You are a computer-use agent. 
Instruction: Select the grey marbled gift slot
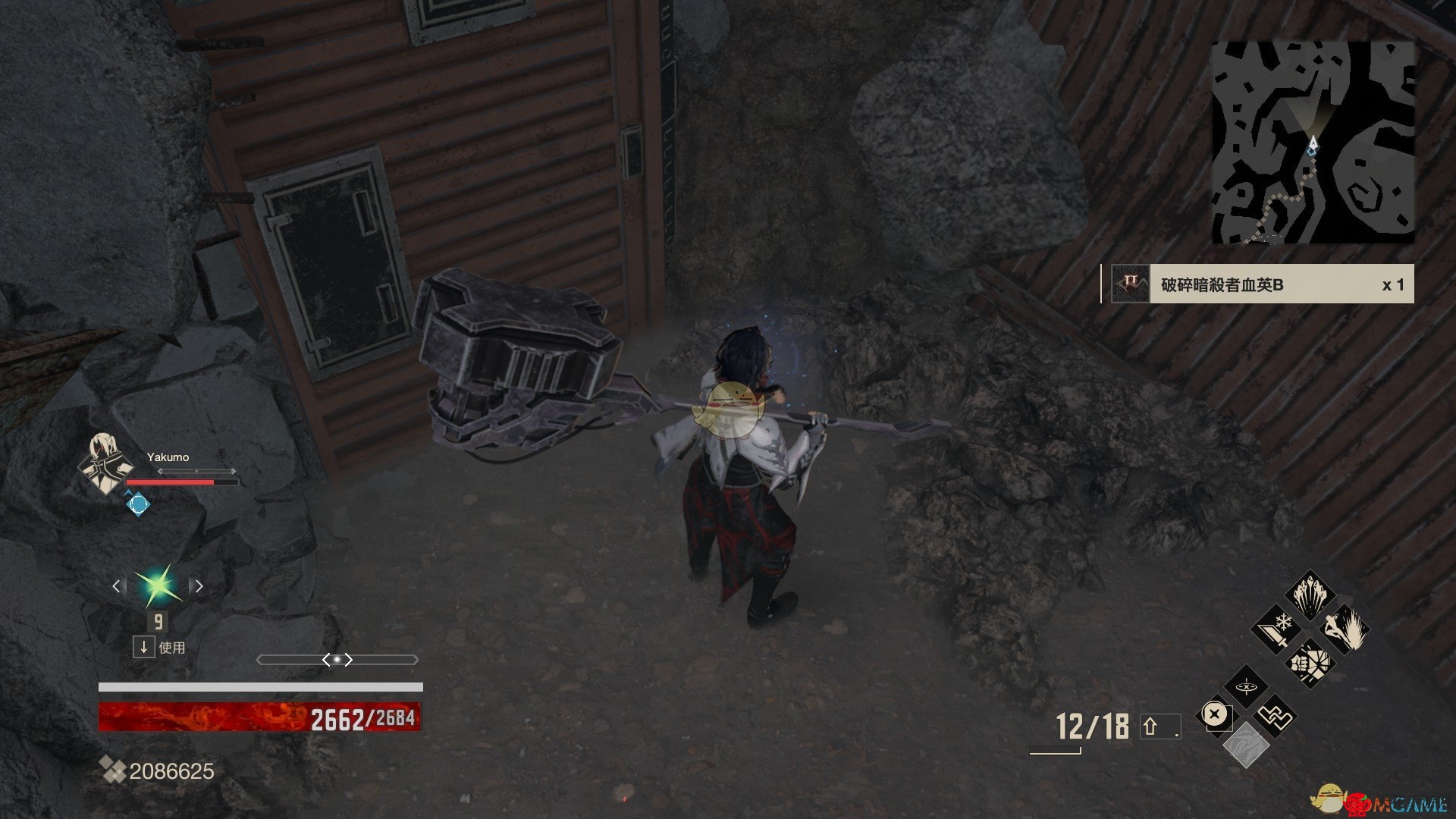pyautogui.click(x=1246, y=744)
